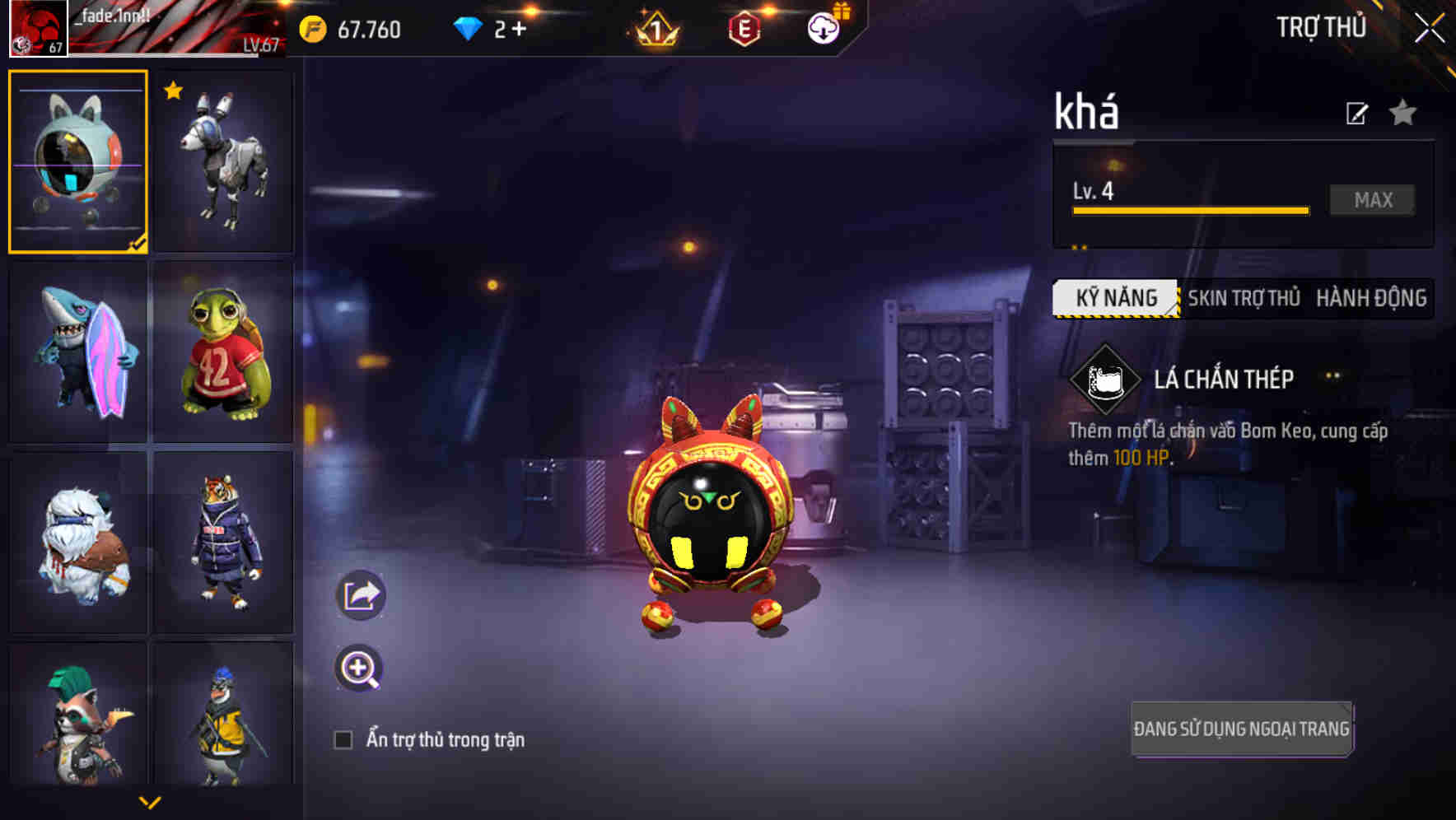
Task: Select the shark pet with surfboard thumbnail
Action: (x=77, y=352)
